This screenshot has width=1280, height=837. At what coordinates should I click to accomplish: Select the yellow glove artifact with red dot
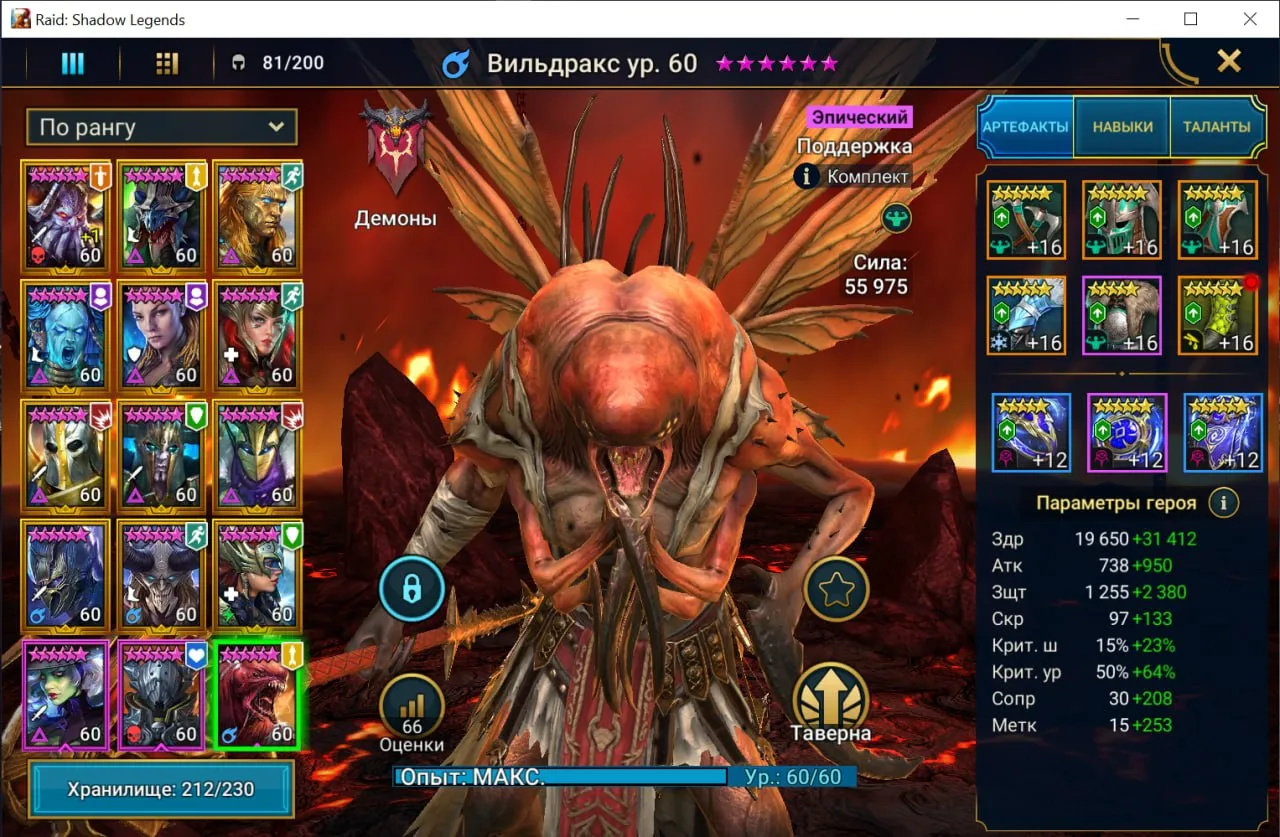[1217, 316]
